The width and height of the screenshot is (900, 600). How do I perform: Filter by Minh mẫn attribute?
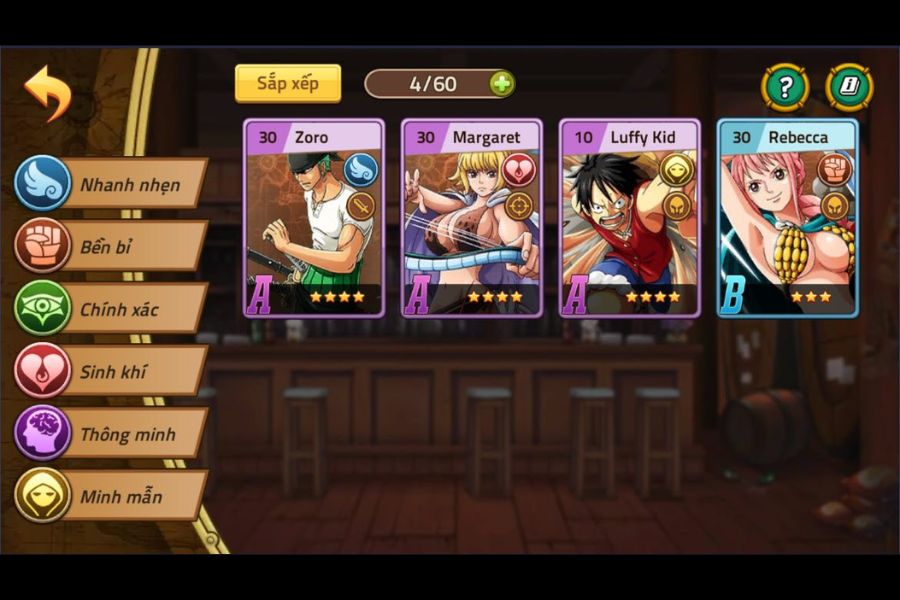coord(112,496)
